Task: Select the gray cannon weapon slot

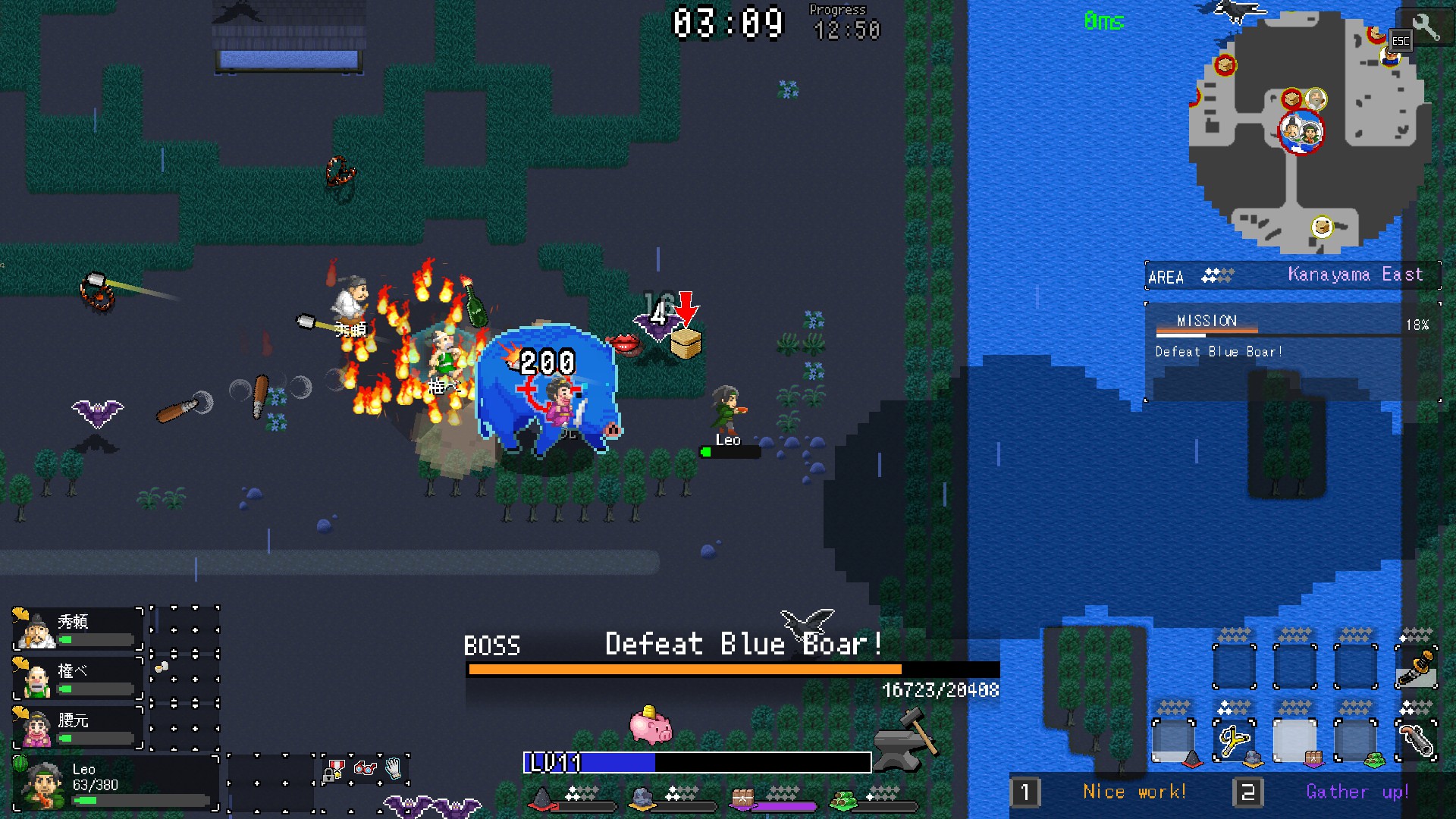Action: pyautogui.click(x=1416, y=739)
